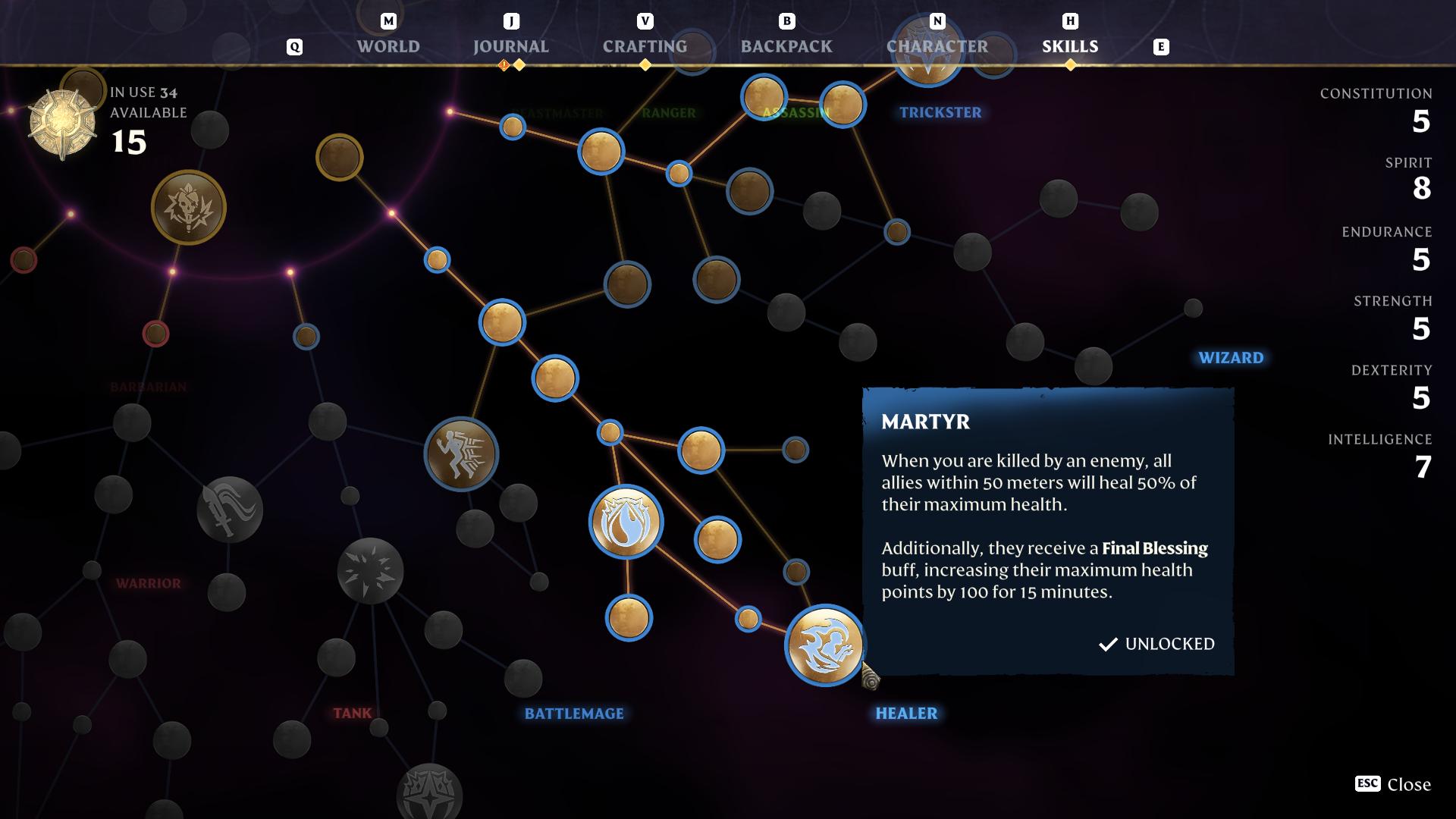Open the Backpack tab
This screenshot has height=819, width=1456.
coord(786,46)
